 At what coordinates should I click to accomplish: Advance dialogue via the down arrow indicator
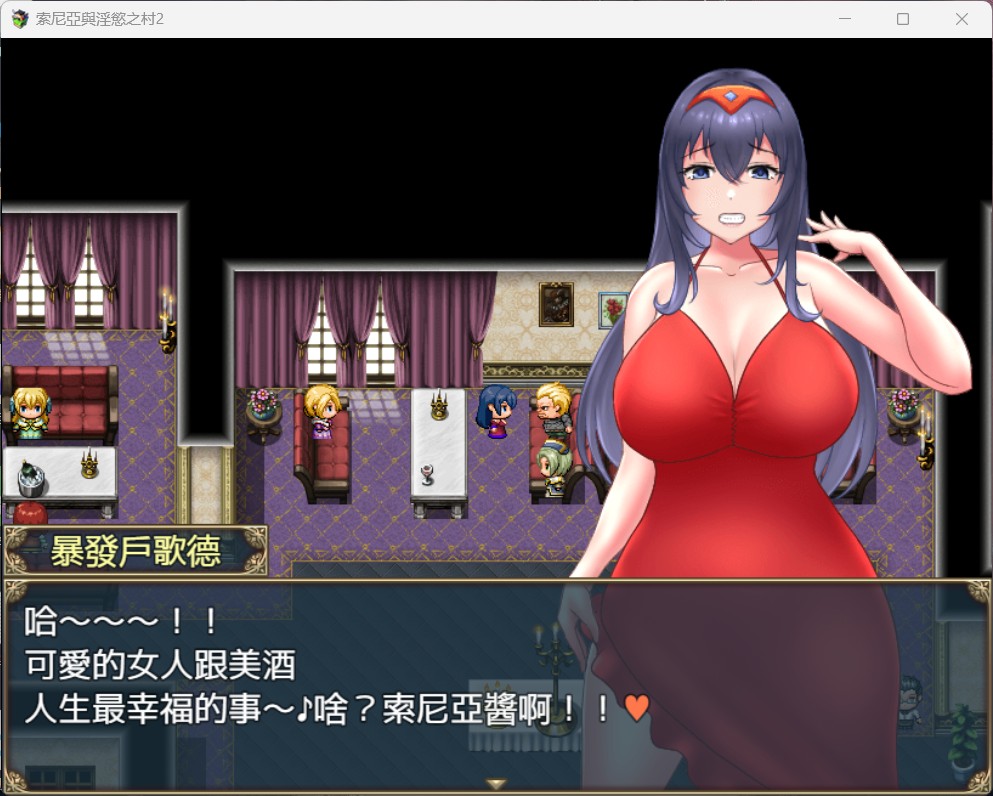[496, 784]
